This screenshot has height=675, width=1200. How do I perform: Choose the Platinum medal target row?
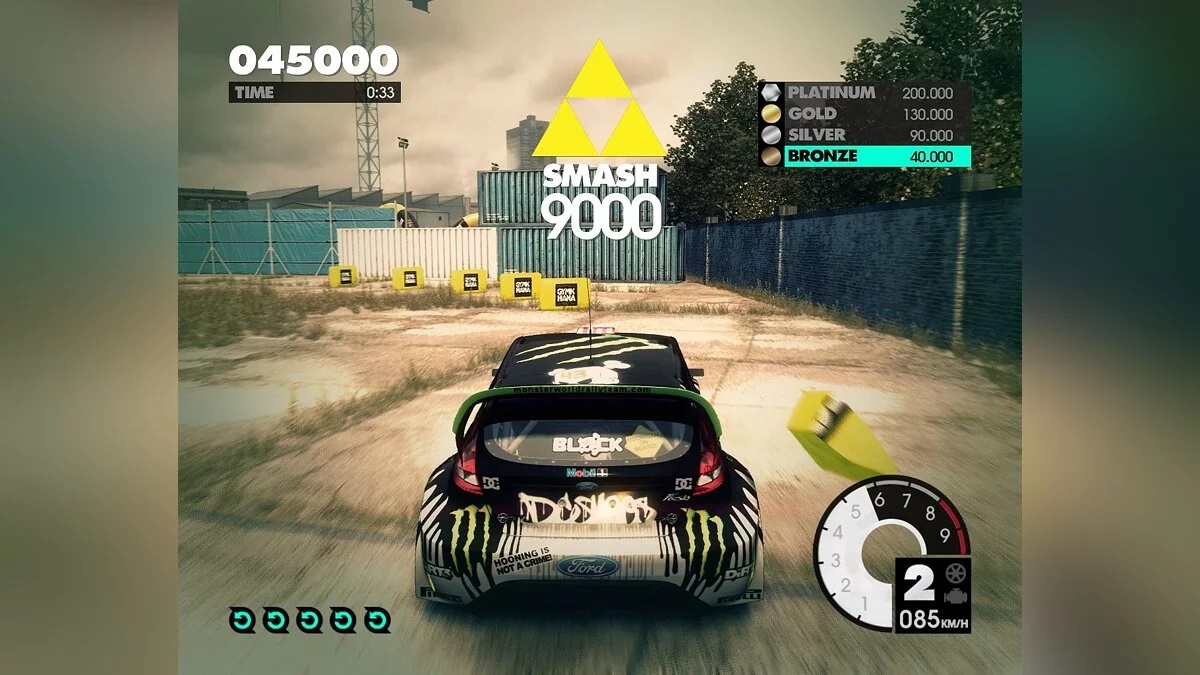866,93
